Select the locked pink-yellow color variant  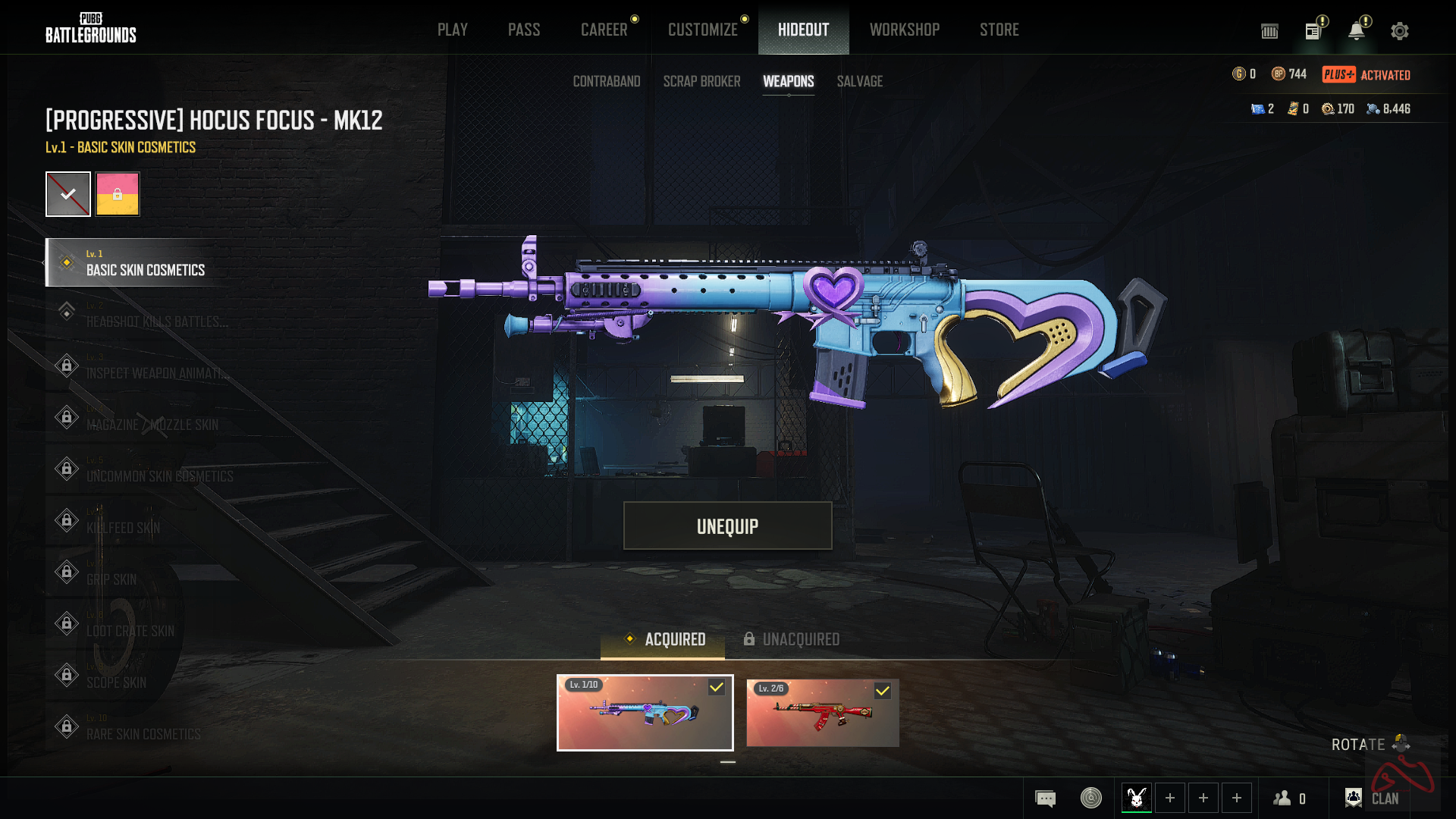tap(118, 194)
